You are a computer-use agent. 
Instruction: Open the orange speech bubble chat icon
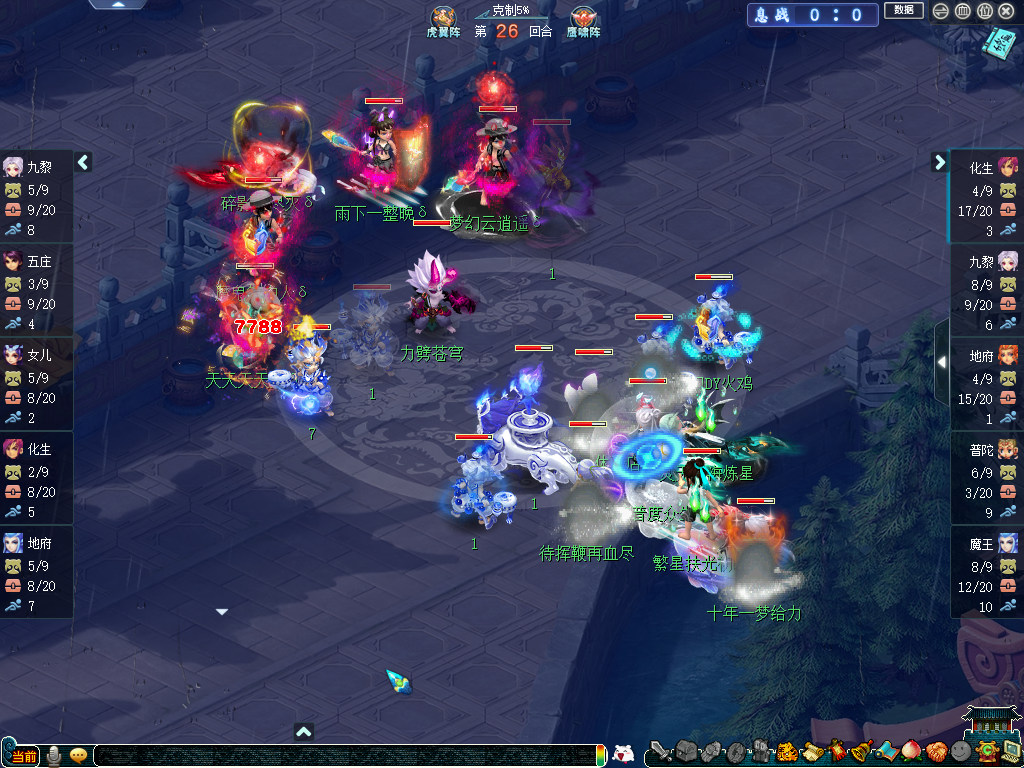(78, 756)
